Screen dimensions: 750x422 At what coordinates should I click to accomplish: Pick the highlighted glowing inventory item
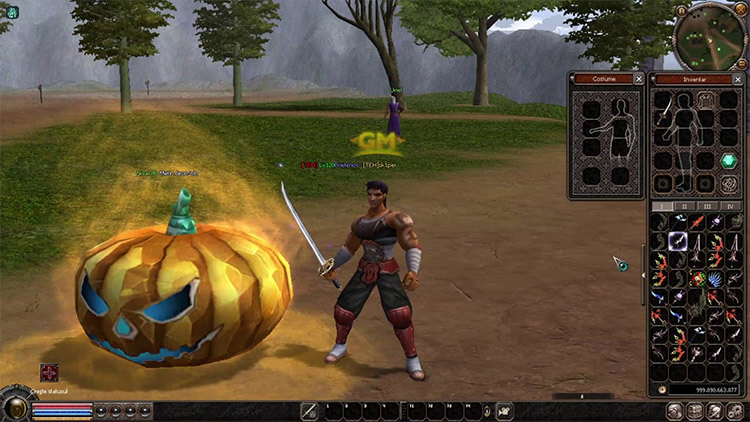(x=677, y=240)
